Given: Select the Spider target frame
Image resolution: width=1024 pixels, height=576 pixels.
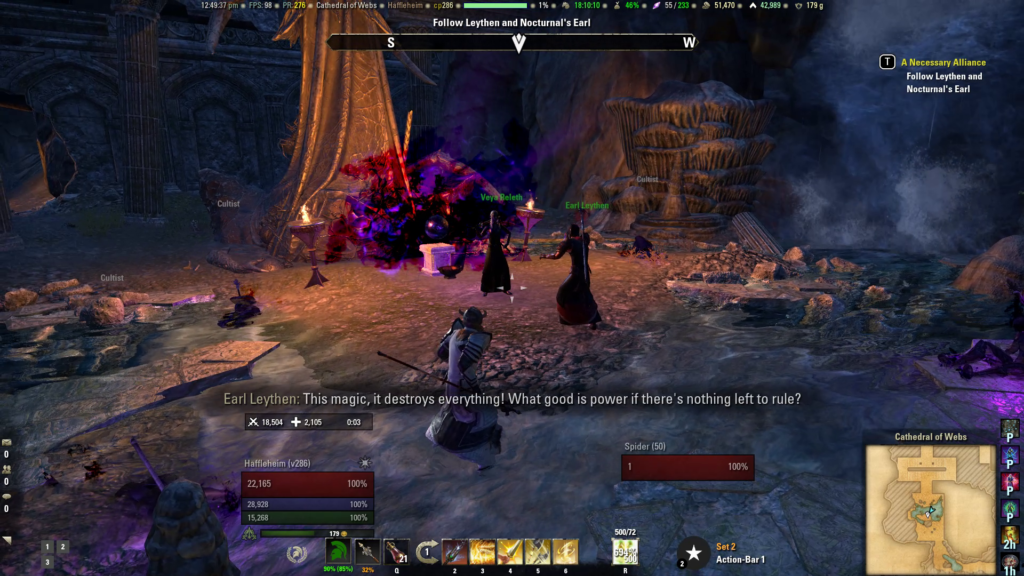Looking at the screenshot, I should (x=687, y=467).
